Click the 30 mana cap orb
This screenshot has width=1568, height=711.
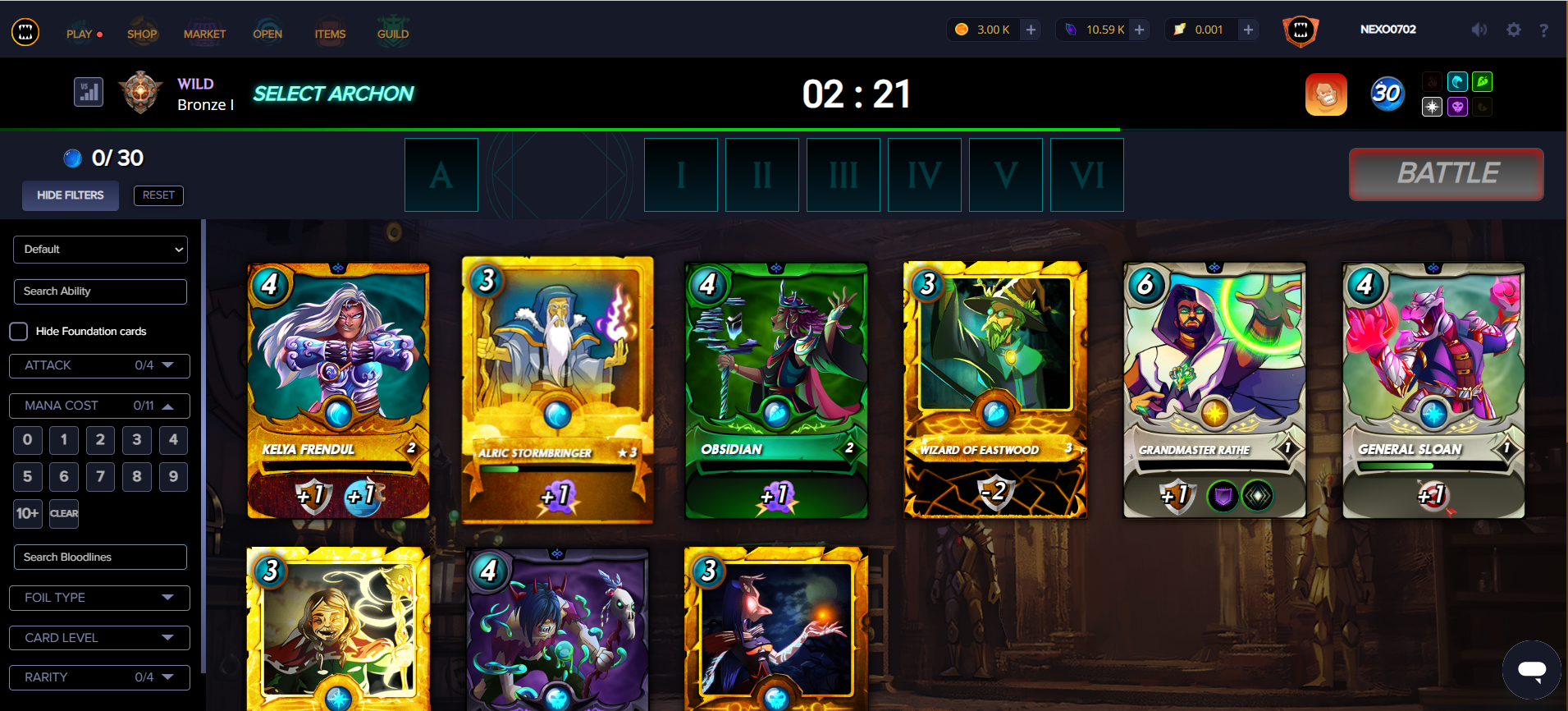pos(1387,94)
